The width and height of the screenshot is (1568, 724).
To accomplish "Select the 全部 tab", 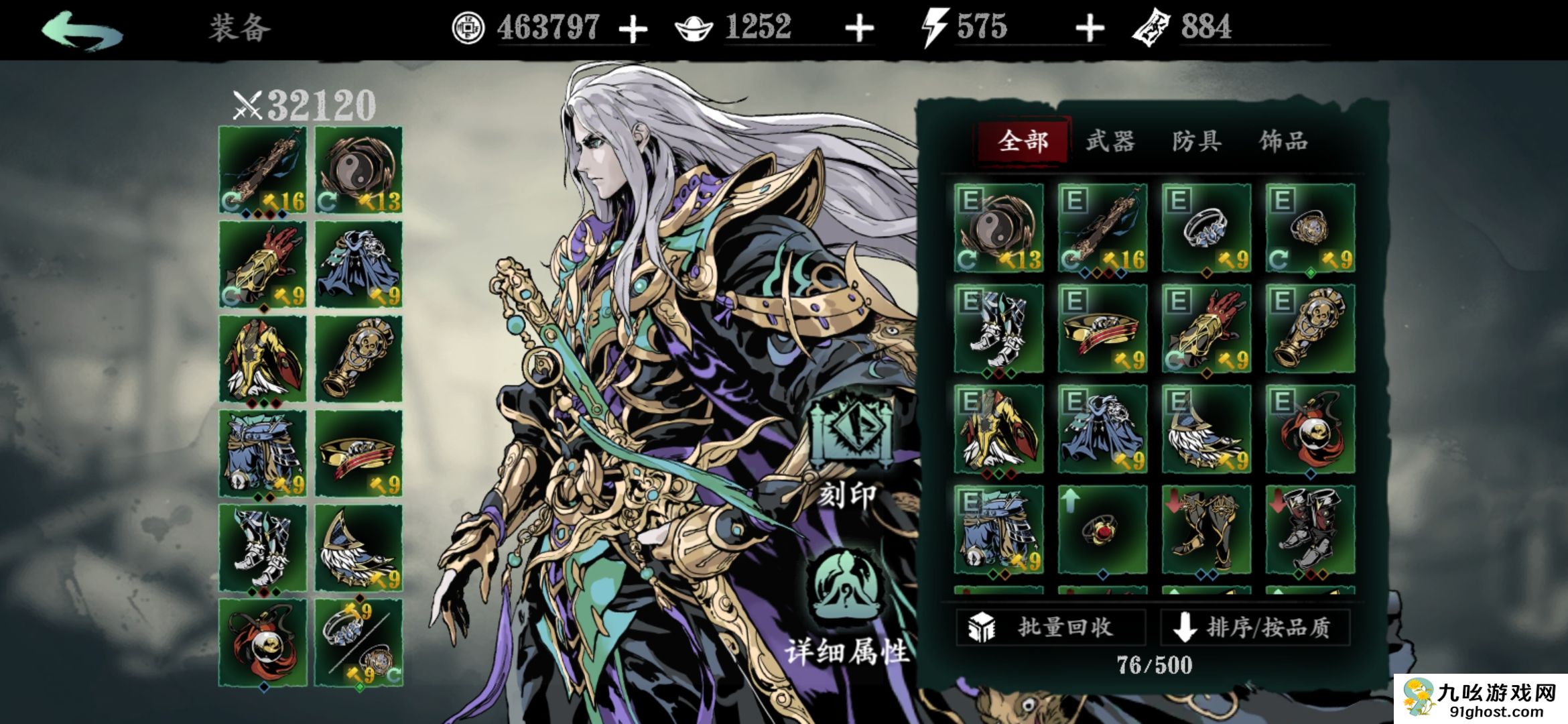I will (1023, 141).
